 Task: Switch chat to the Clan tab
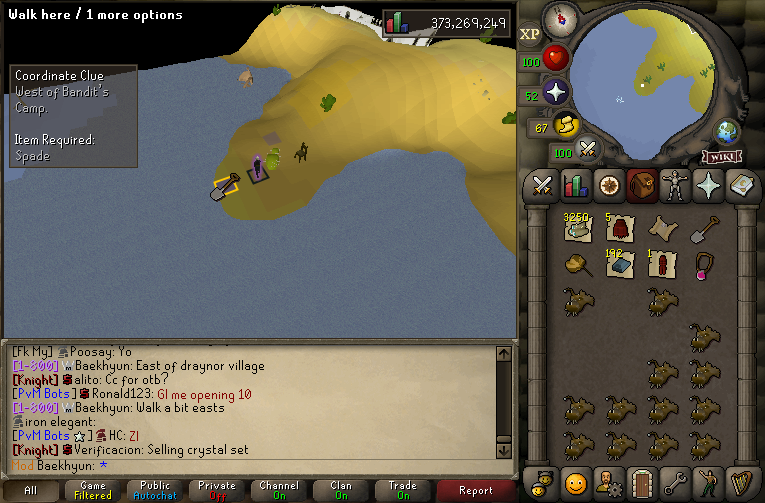[340, 490]
